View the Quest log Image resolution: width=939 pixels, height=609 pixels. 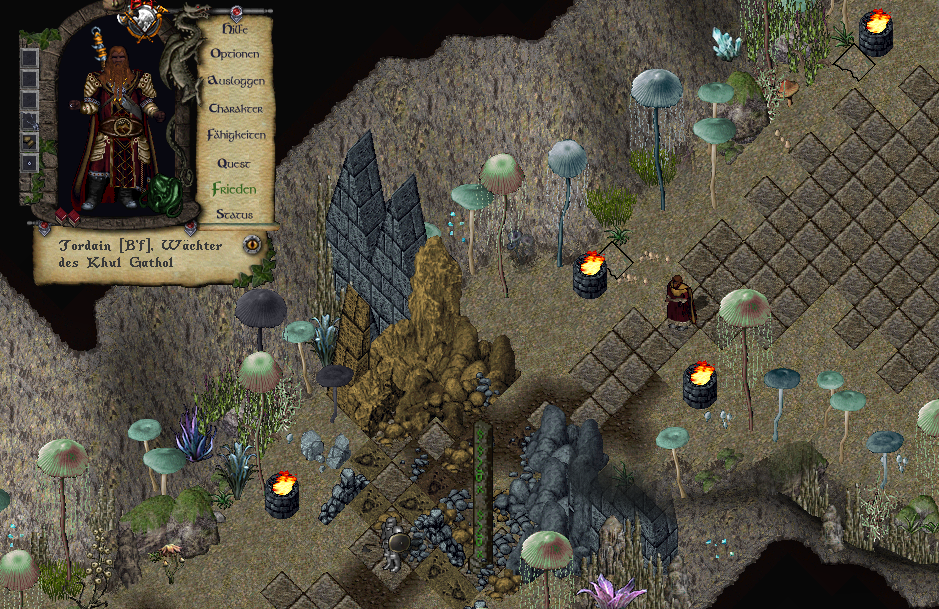click(x=234, y=163)
